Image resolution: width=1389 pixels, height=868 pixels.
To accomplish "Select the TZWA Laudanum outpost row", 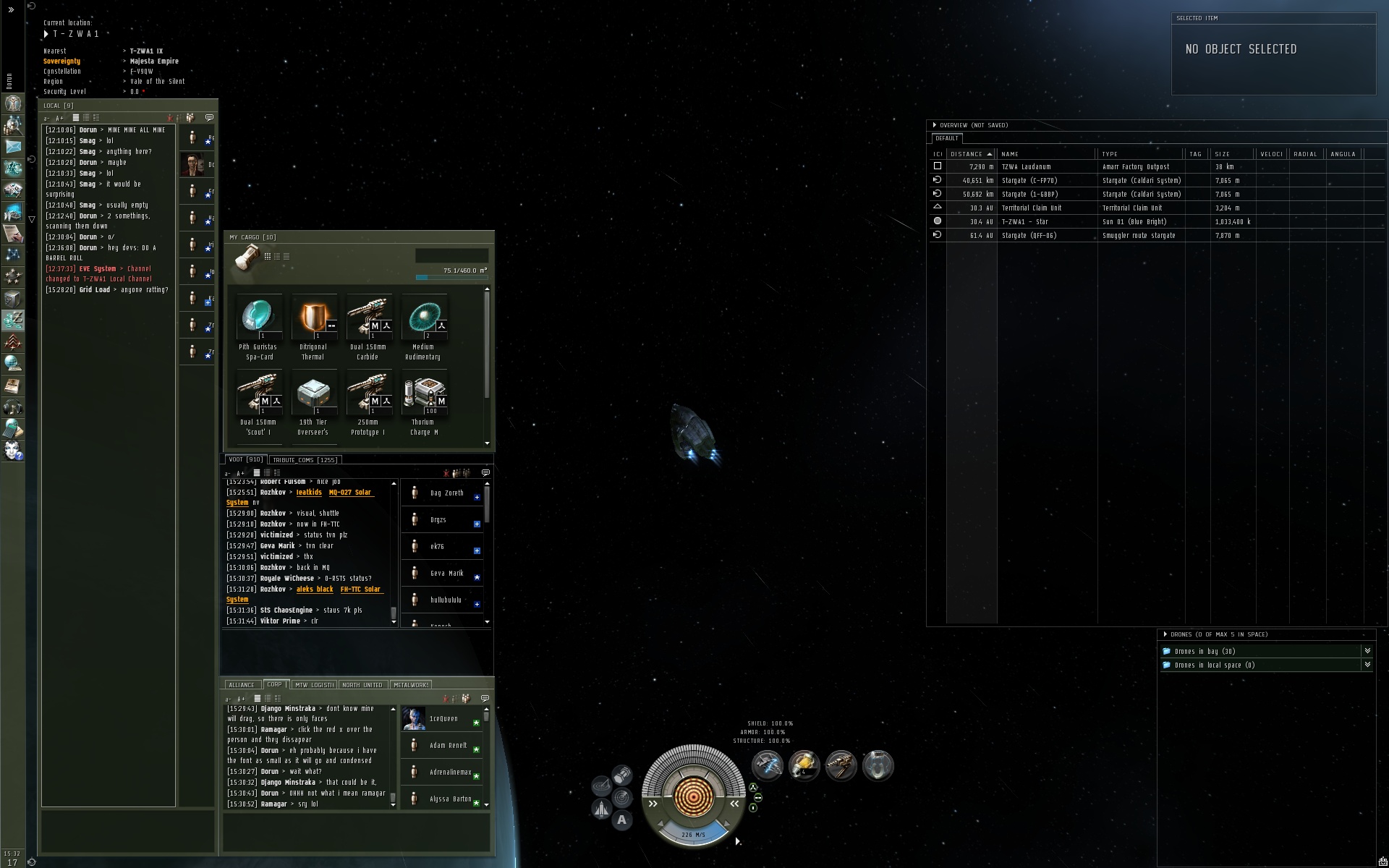I will coord(1026,167).
